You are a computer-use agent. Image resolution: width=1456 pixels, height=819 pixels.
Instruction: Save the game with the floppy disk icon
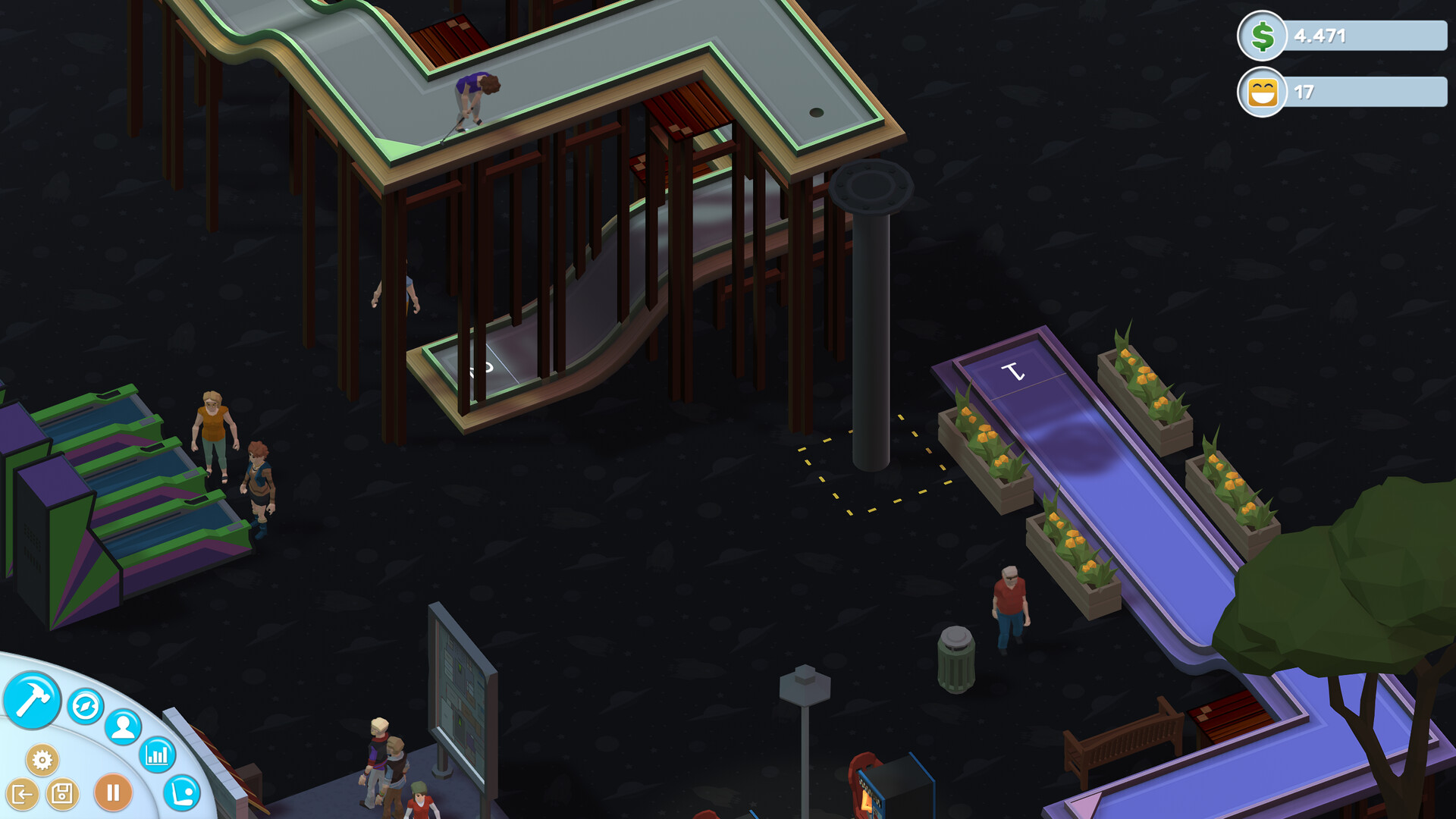pyautogui.click(x=64, y=795)
